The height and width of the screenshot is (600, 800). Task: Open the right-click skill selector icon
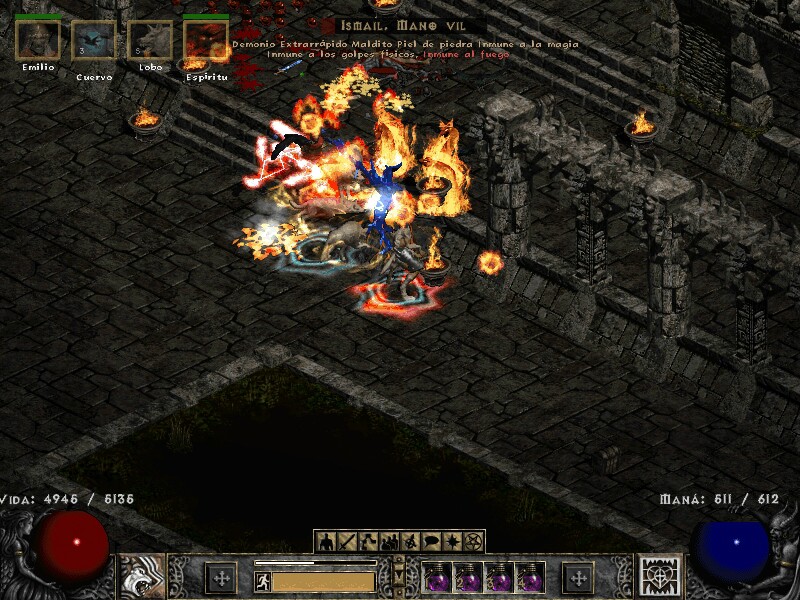click(661, 576)
